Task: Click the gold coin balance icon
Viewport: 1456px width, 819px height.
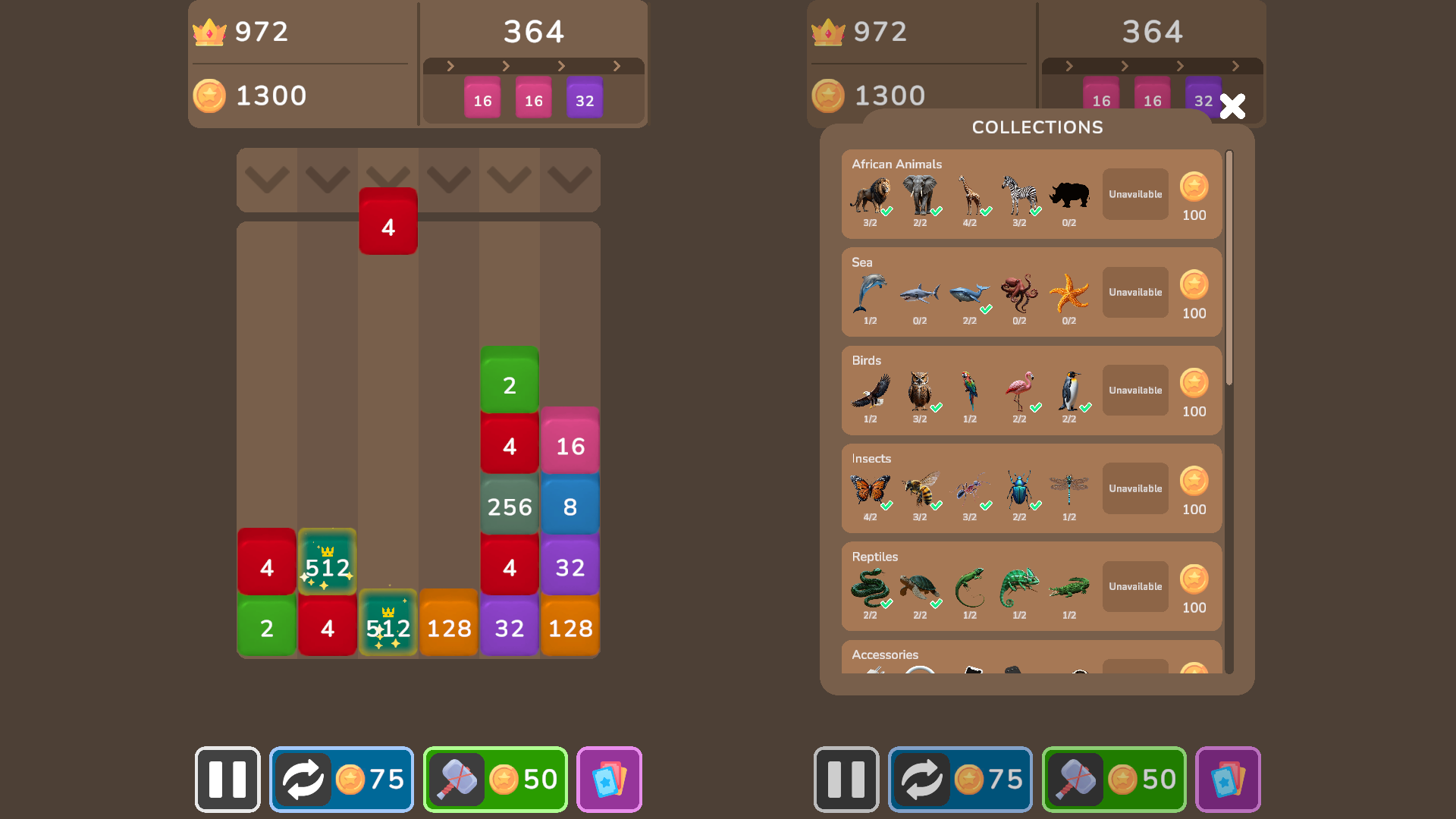Action: [x=210, y=96]
